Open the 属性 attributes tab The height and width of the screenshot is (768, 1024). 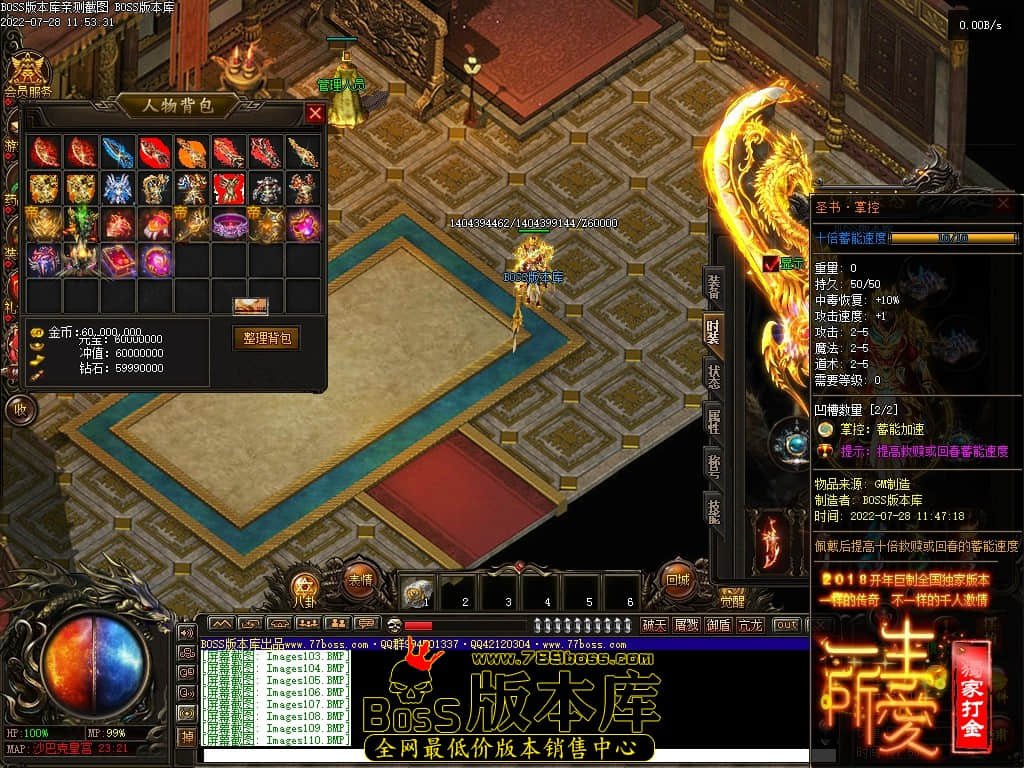713,420
